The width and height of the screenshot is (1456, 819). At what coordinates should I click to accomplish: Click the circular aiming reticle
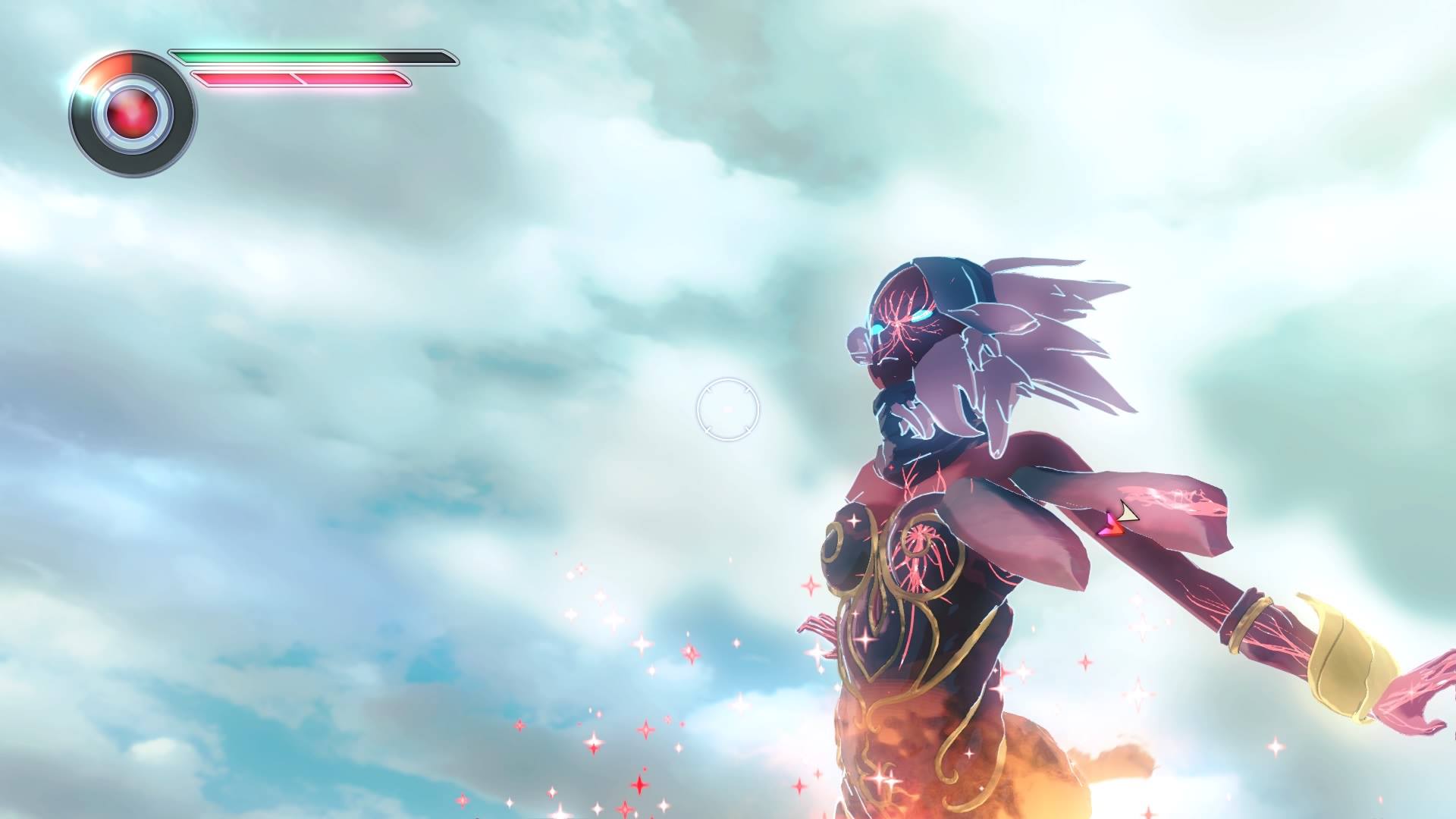tap(727, 409)
